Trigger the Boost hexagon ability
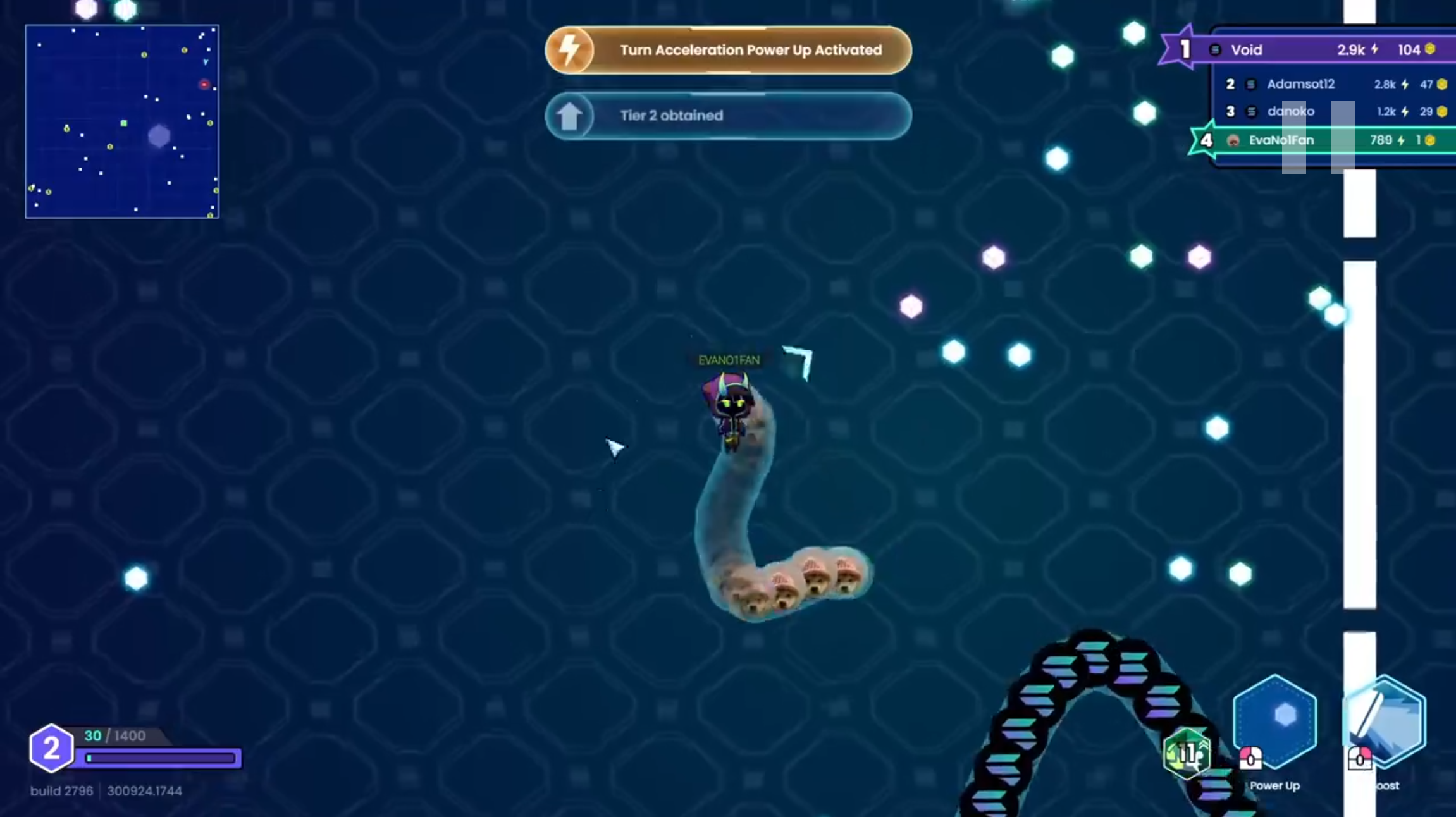The height and width of the screenshot is (817, 1456). coord(1385,720)
